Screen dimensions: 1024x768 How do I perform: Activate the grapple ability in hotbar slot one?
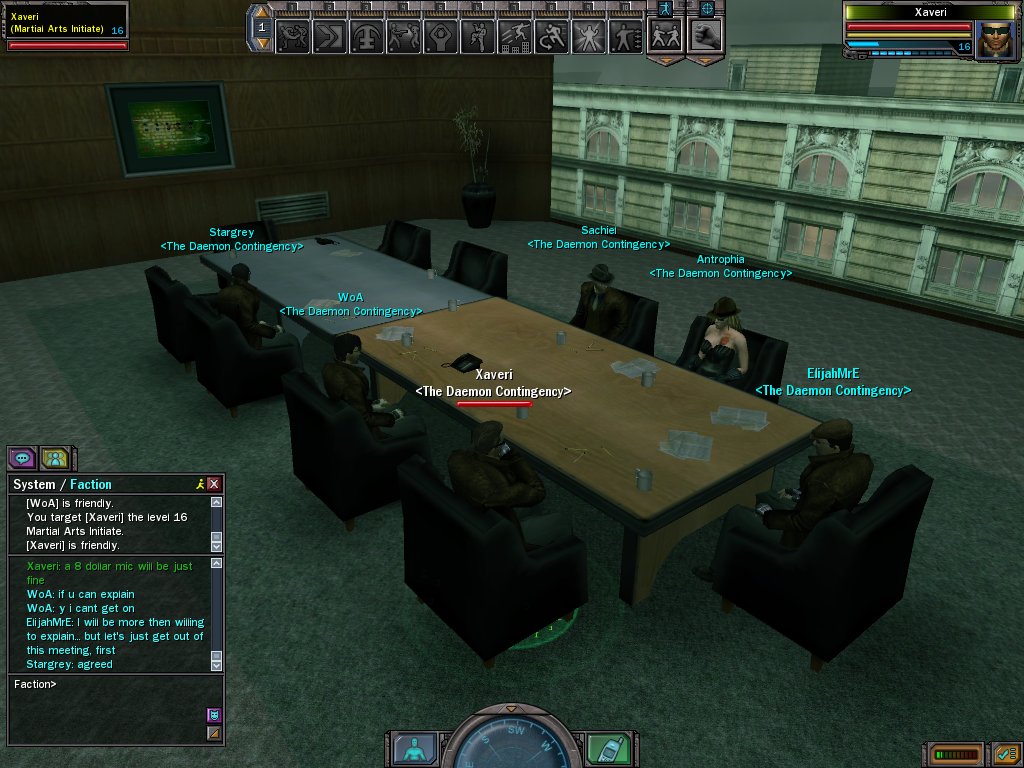[x=292, y=37]
